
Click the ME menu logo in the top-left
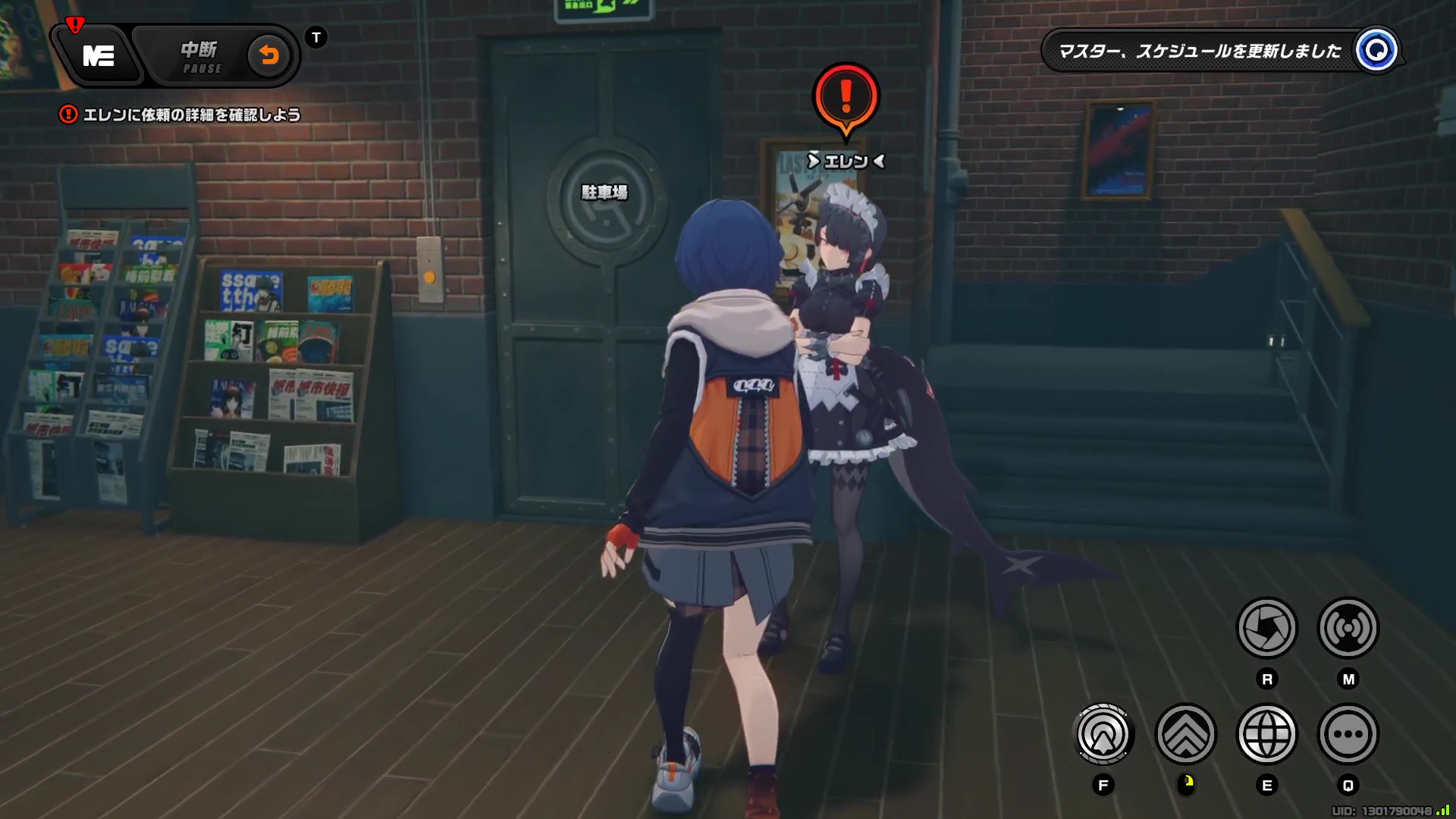point(98,57)
